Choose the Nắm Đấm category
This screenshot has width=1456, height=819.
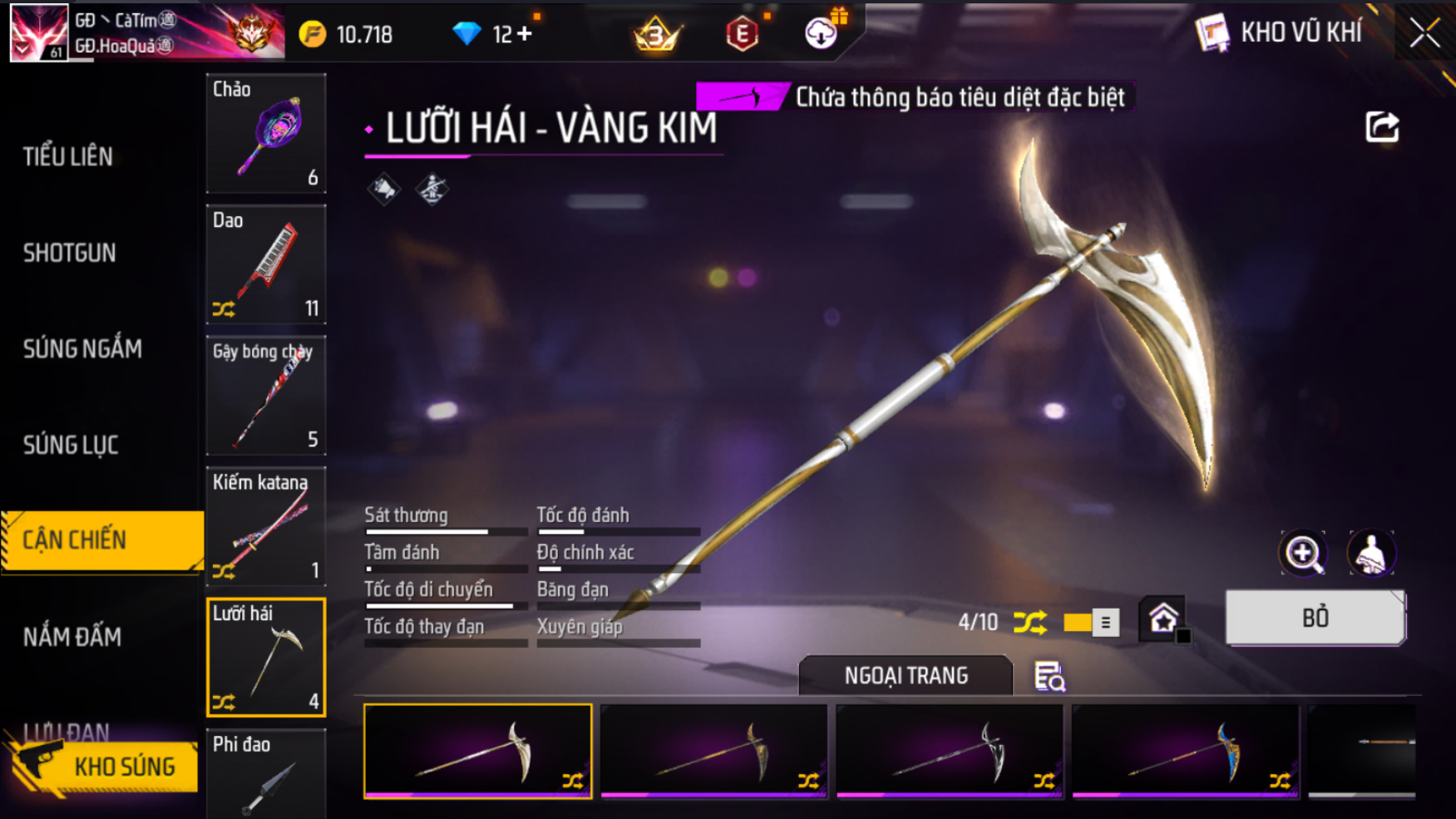point(72,637)
